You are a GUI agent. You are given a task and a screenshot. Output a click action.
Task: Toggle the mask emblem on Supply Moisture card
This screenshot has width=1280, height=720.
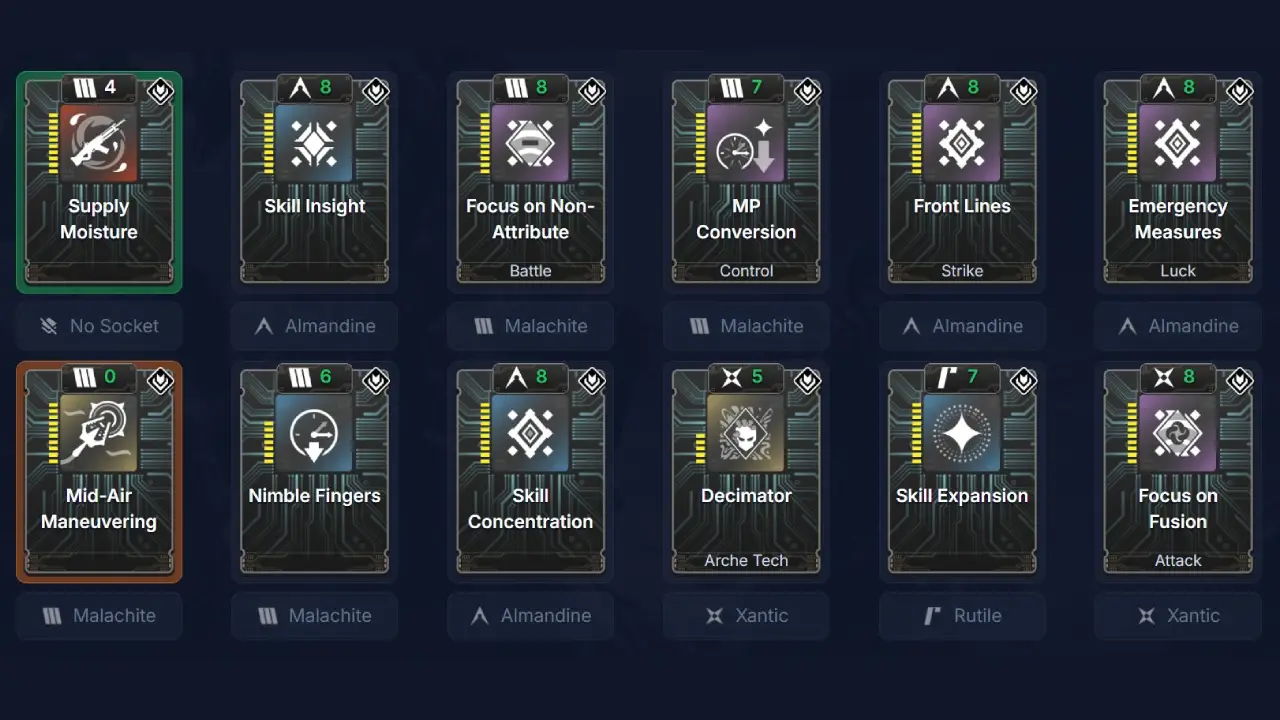[x=159, y=91]
